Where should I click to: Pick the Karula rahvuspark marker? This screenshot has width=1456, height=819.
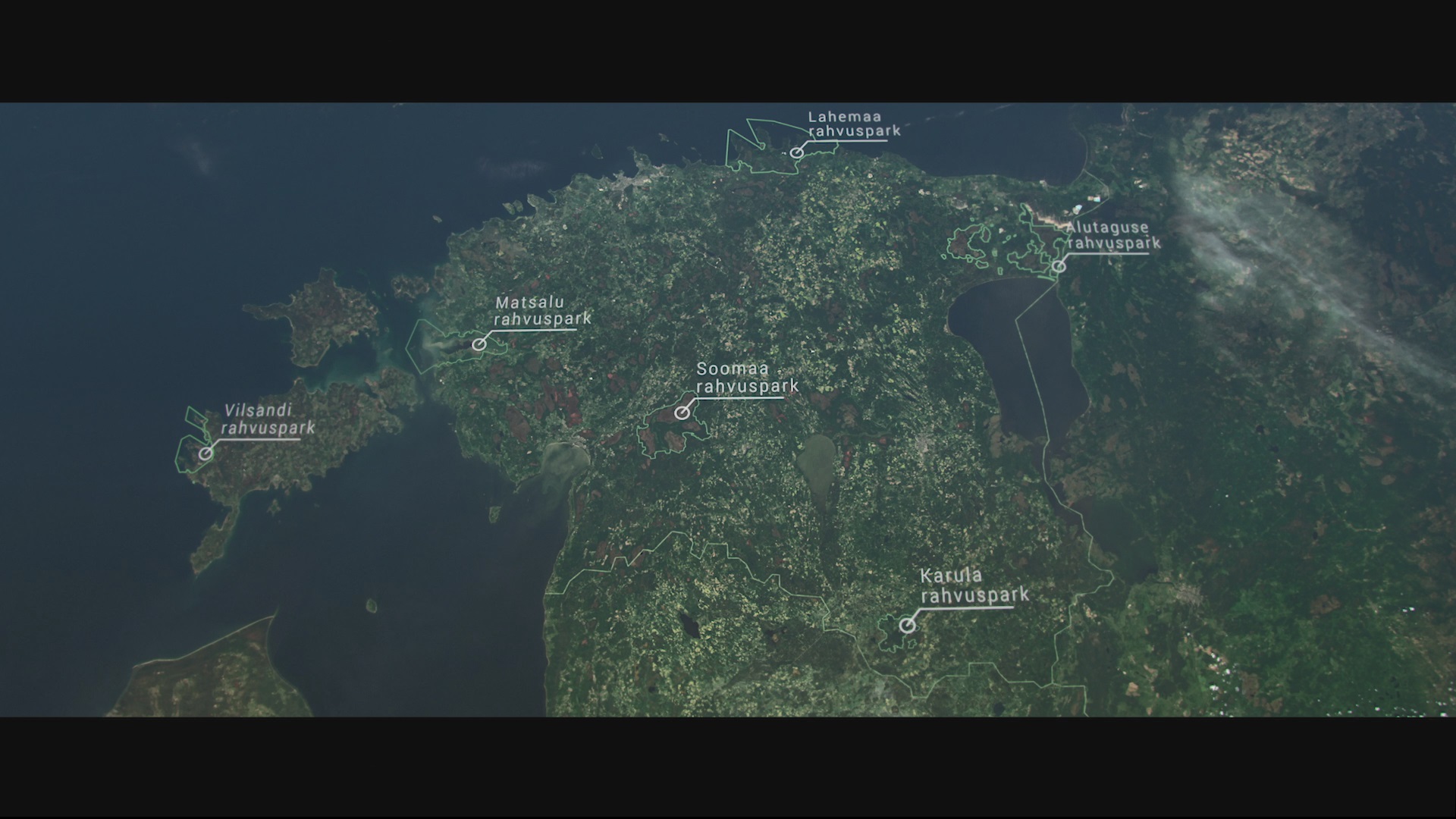(907, 626)
